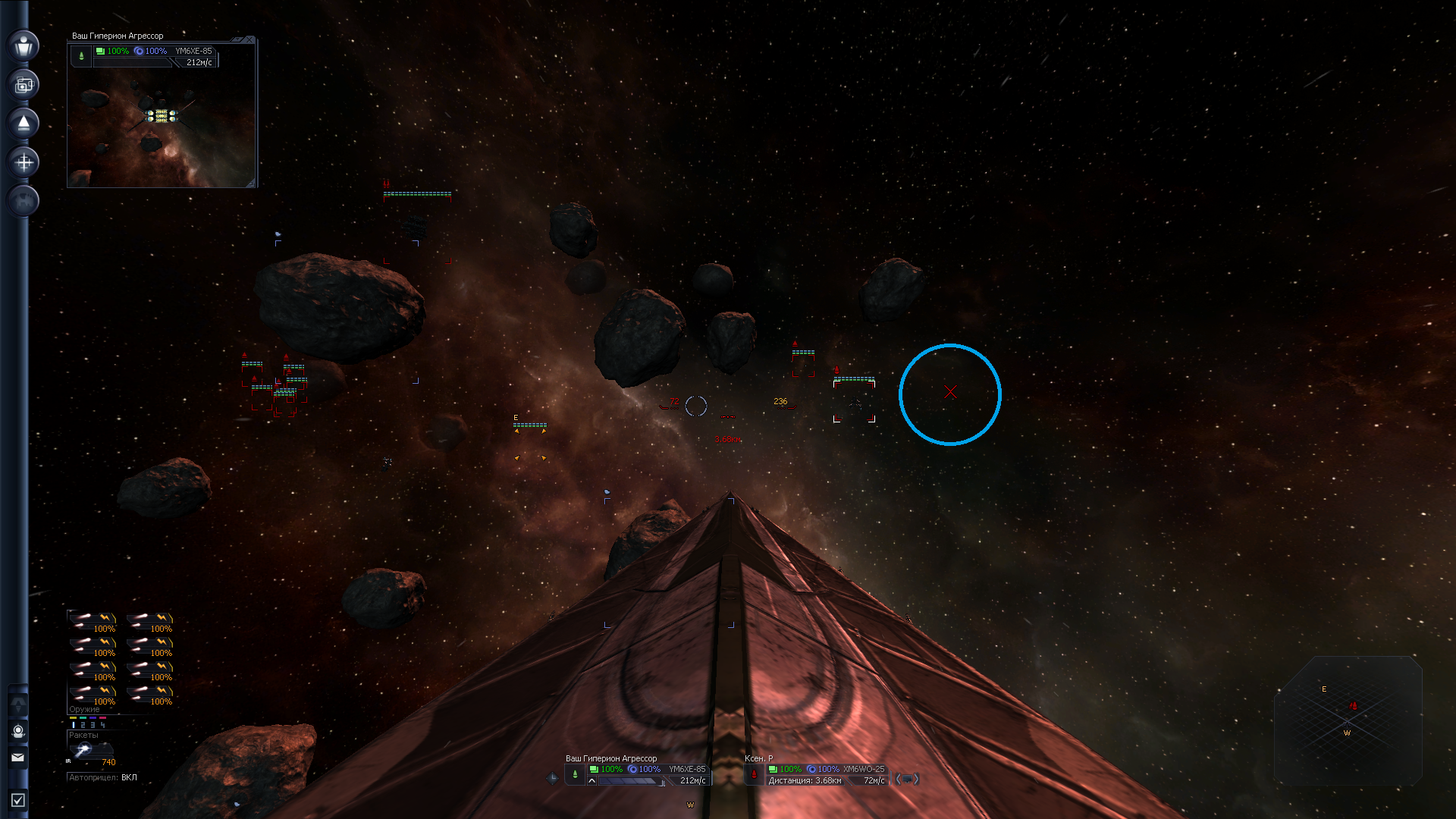Cycle to next target with right arrow
The height and width of the screenshot is (819, 1456).
[x=916, y=779]
